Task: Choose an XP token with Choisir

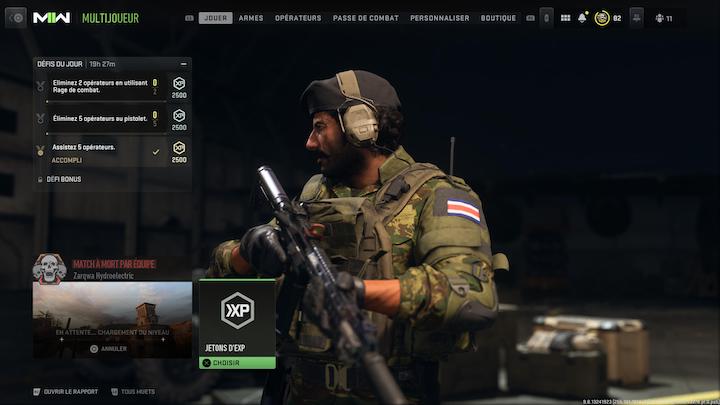Action: (236, 363)
